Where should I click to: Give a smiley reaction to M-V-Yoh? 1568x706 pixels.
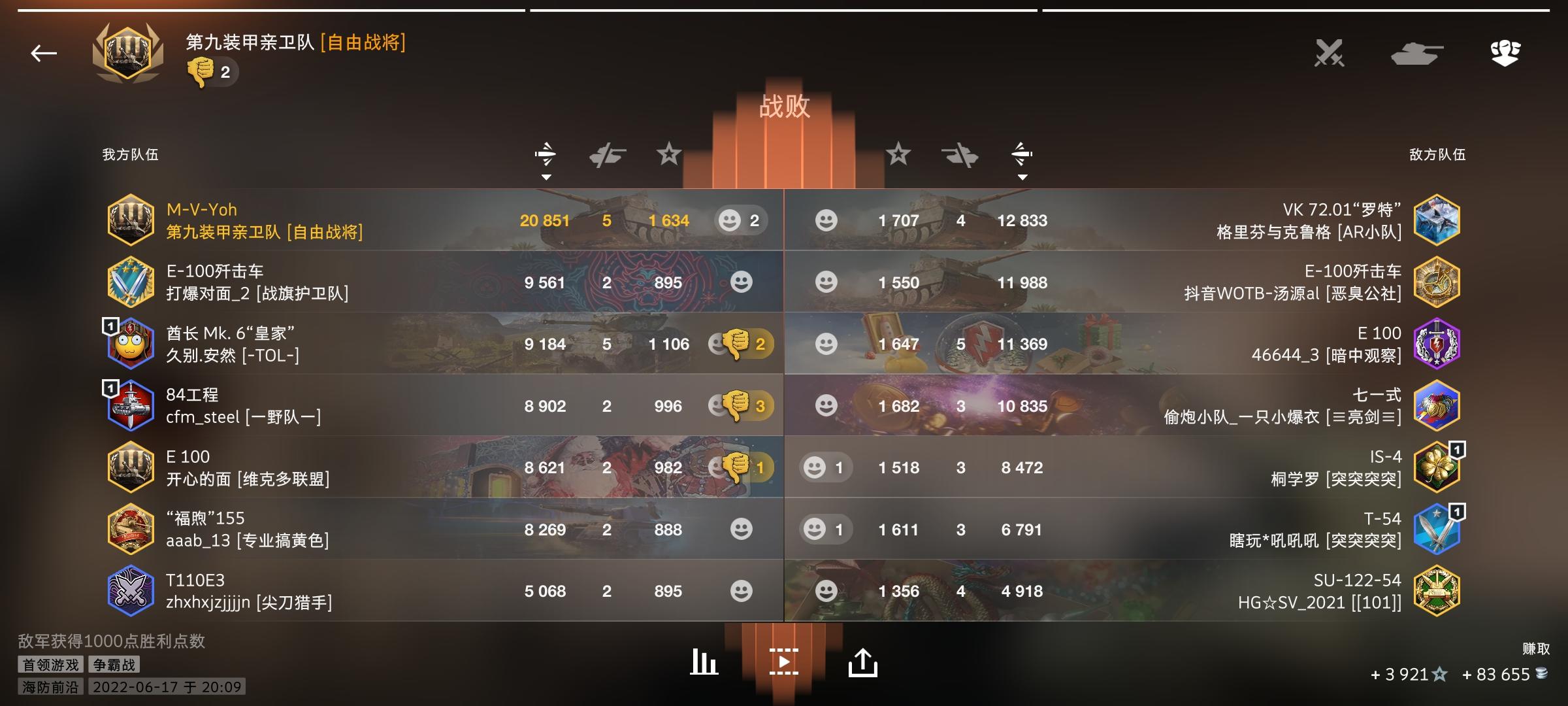731,220
